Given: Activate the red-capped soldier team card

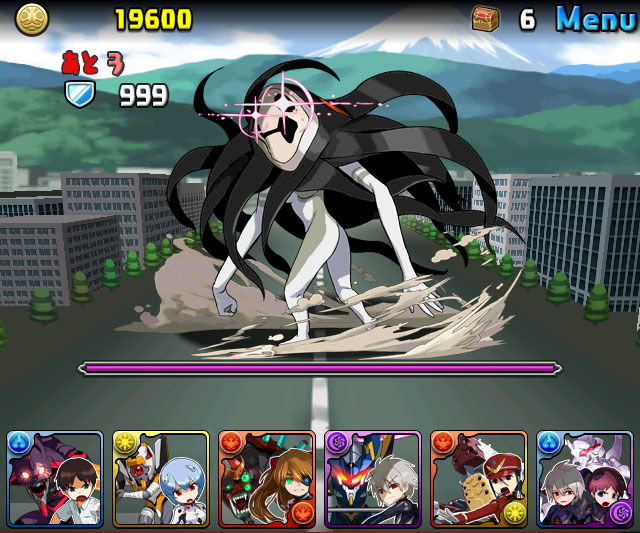Looking at the screenshot, I should (x=479, y=479).
